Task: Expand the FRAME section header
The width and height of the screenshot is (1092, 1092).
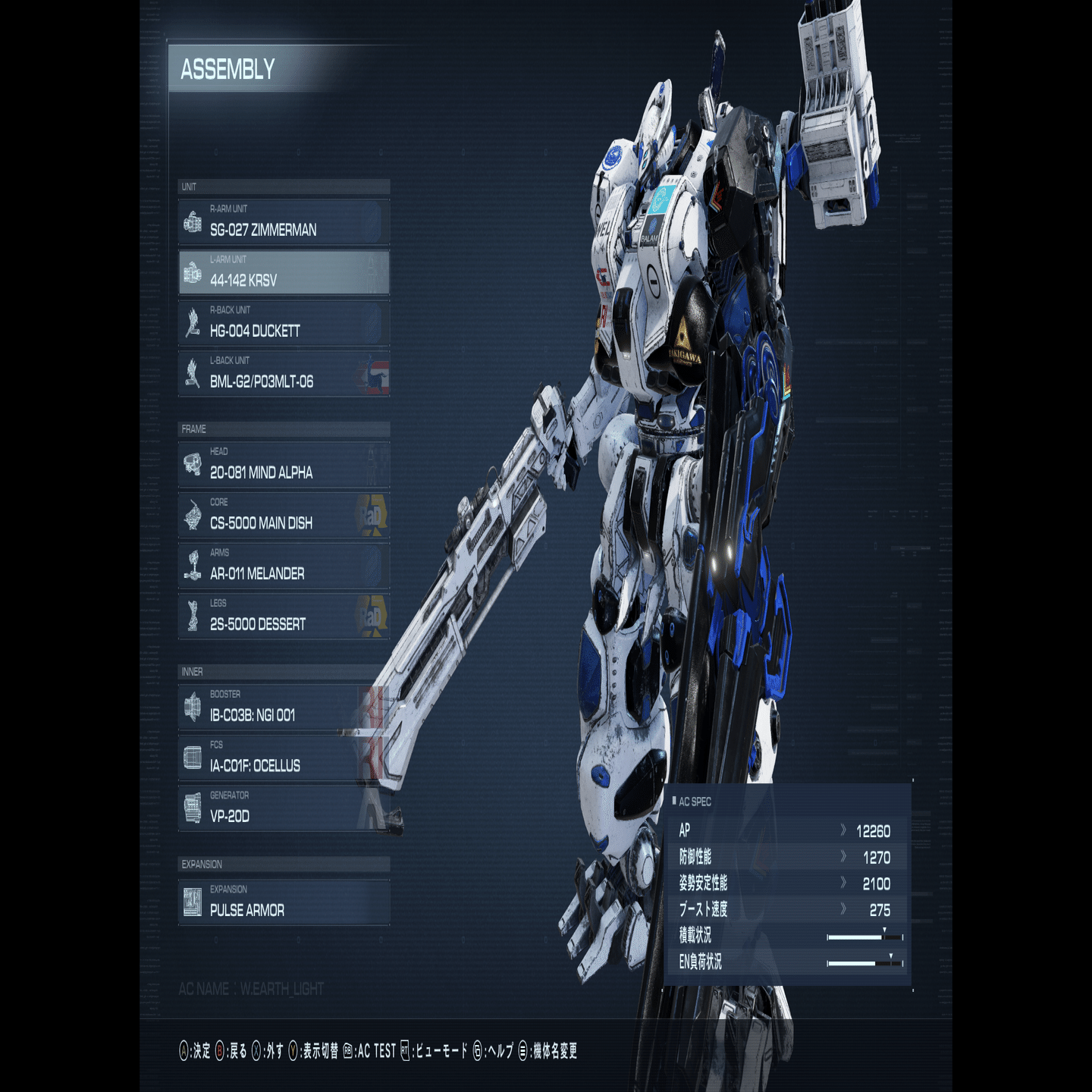Action: click(283, 428)
